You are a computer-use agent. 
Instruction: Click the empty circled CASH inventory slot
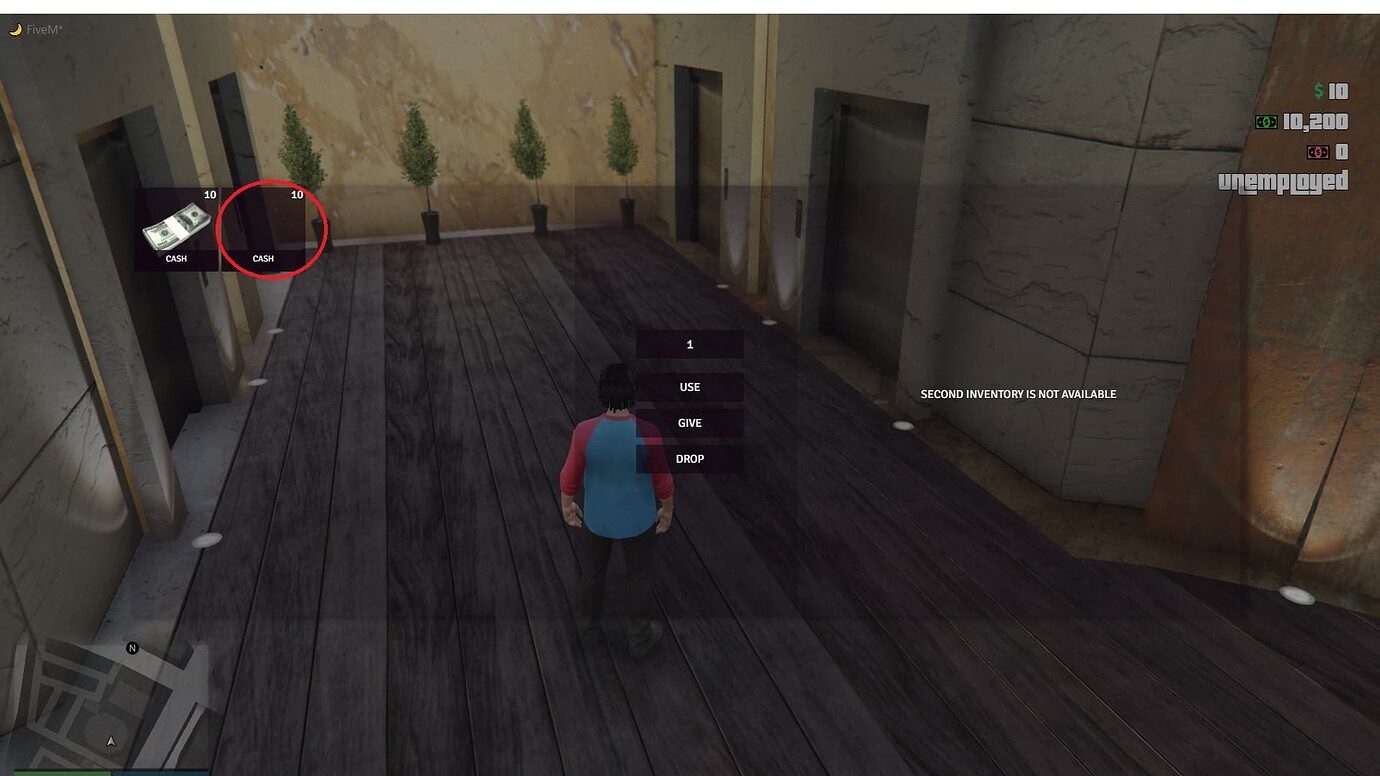tap(263, 228)
